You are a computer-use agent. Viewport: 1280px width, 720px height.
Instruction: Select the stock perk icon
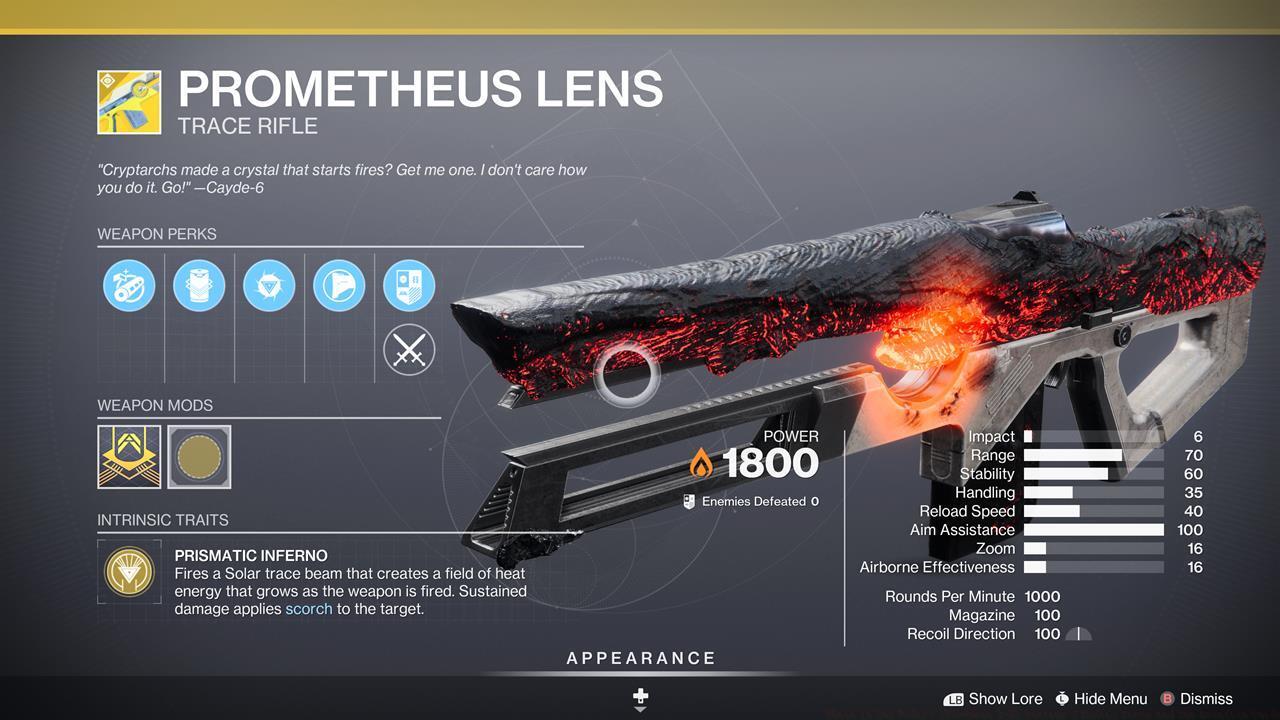pyautogui.click(x=339, y=286)
